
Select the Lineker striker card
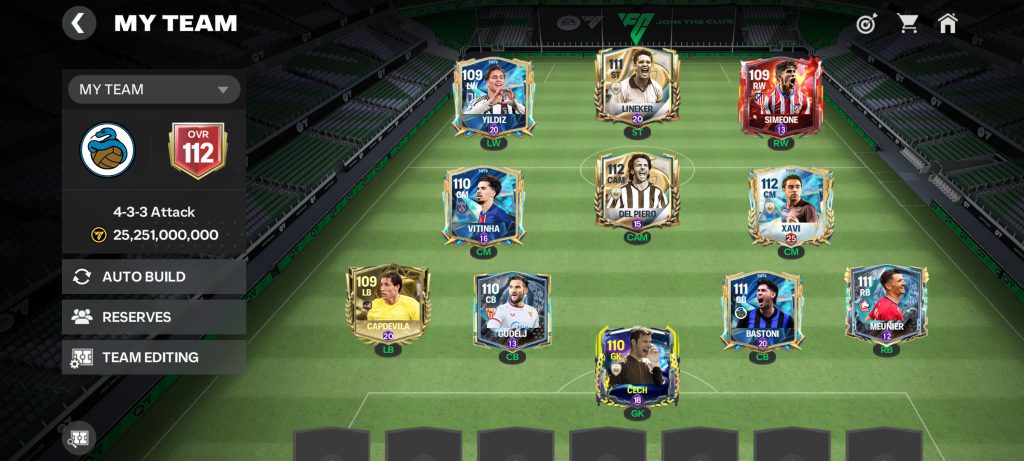[x=637, y=86]
